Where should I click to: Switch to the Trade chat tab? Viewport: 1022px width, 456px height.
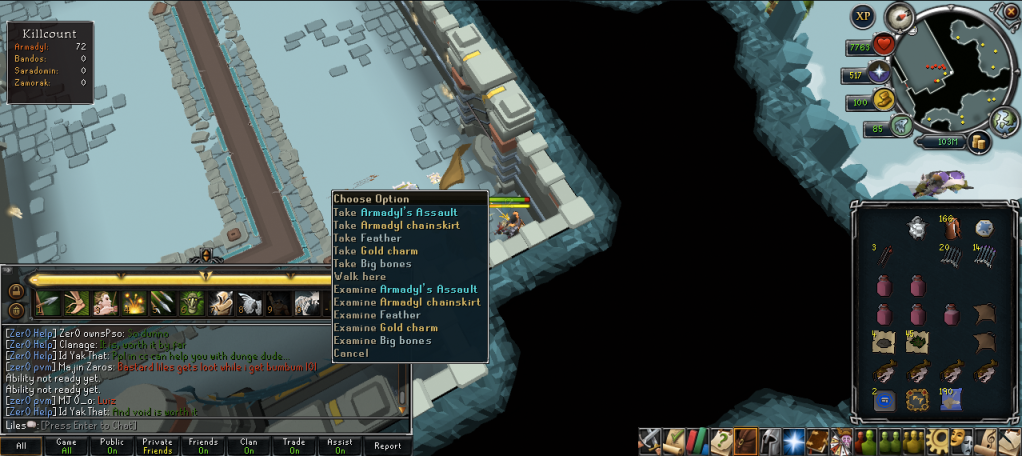295,446
